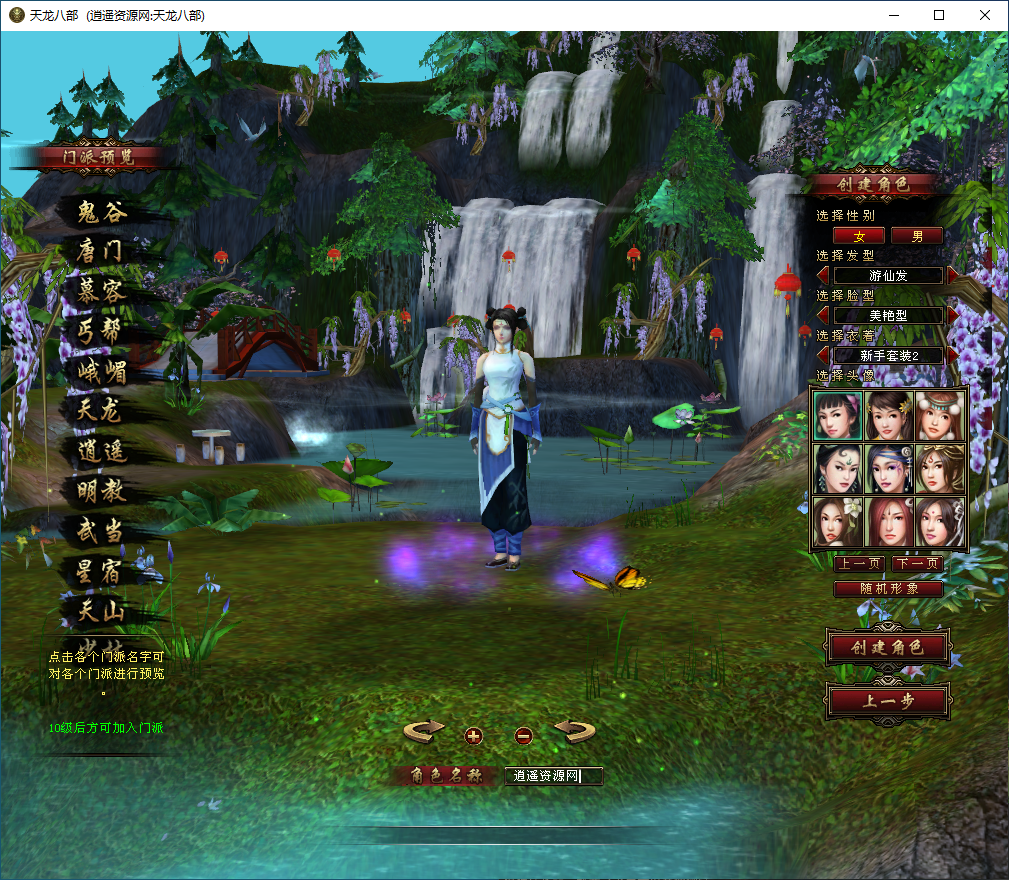Viewport: 1009px width, 880px height.
Task: Choose next outfit after 新手套装2
Action: (952, 355)
